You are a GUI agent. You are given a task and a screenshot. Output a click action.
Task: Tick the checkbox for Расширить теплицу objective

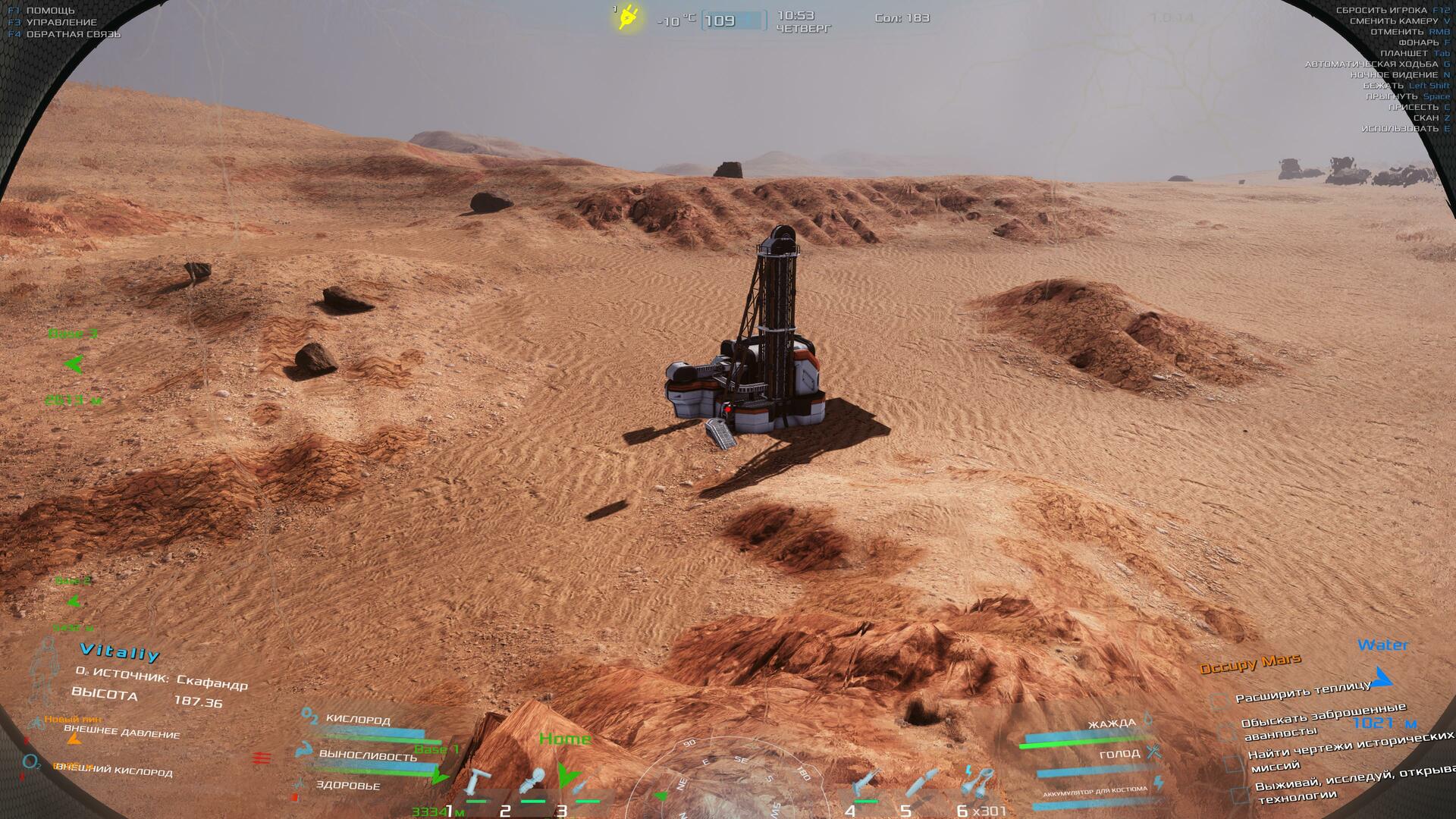[x=1218, y=701]
